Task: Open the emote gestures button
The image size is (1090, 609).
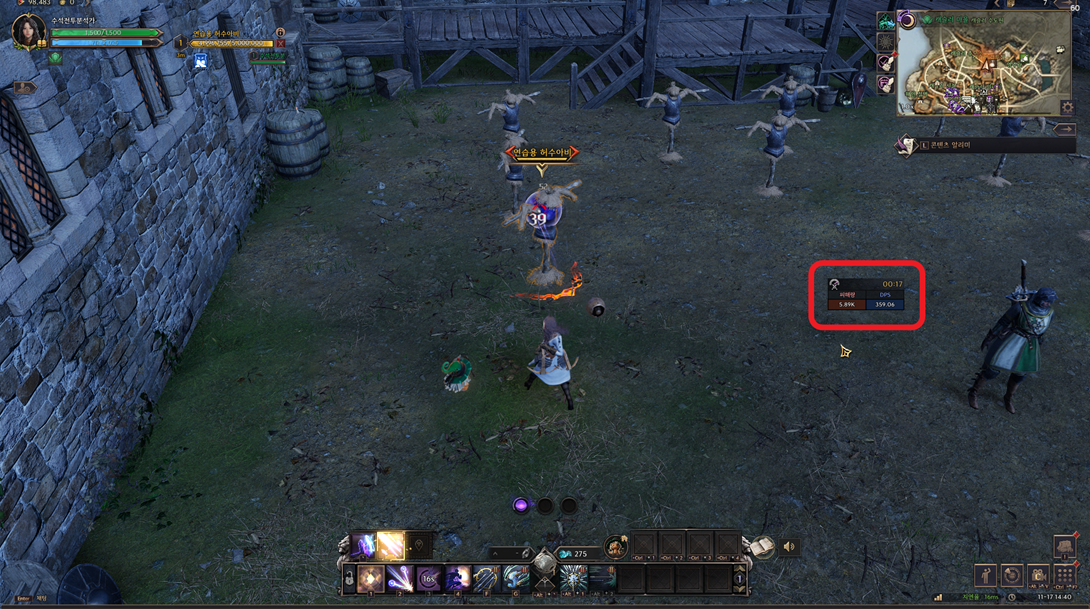Action: [x=986, y=576]
